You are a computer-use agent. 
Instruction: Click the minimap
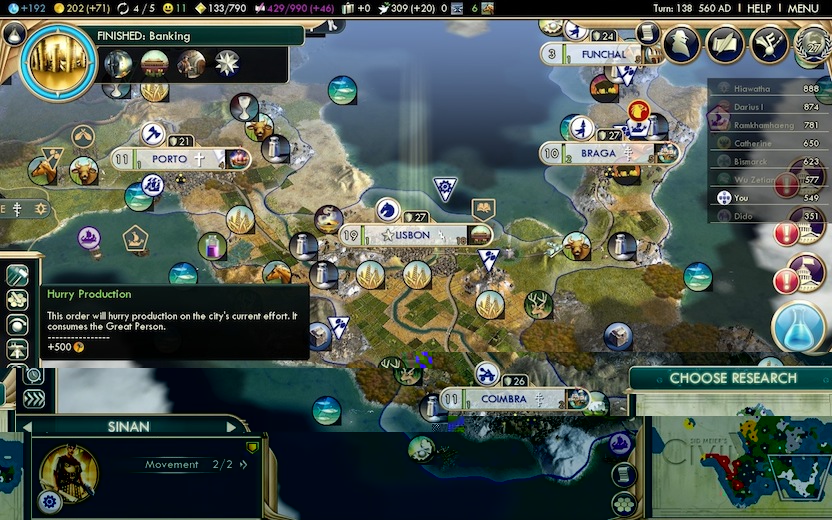pyautogui.click(x=741, y=466)
